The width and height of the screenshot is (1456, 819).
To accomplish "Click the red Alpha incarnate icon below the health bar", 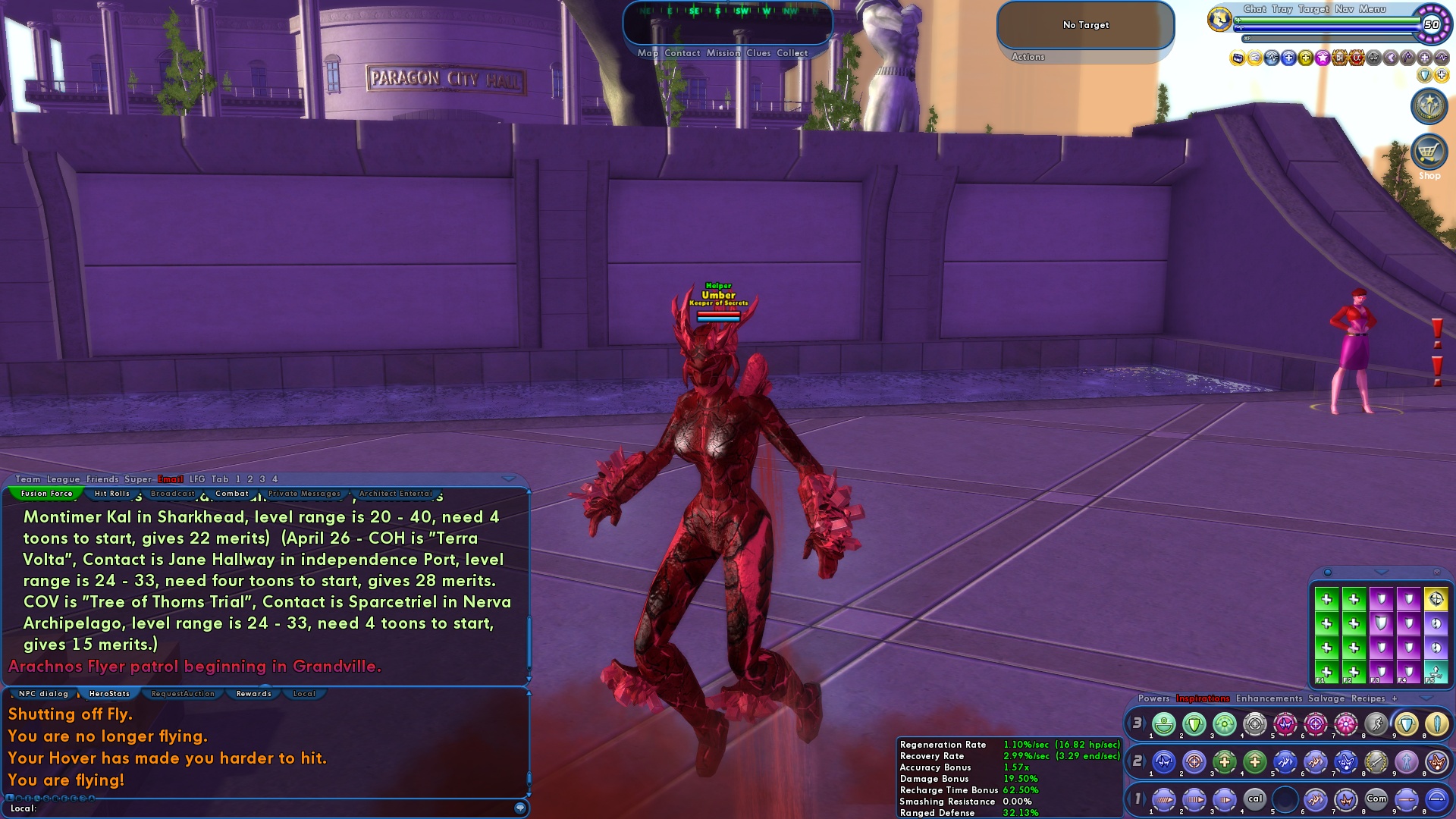I will point(1356,59).
